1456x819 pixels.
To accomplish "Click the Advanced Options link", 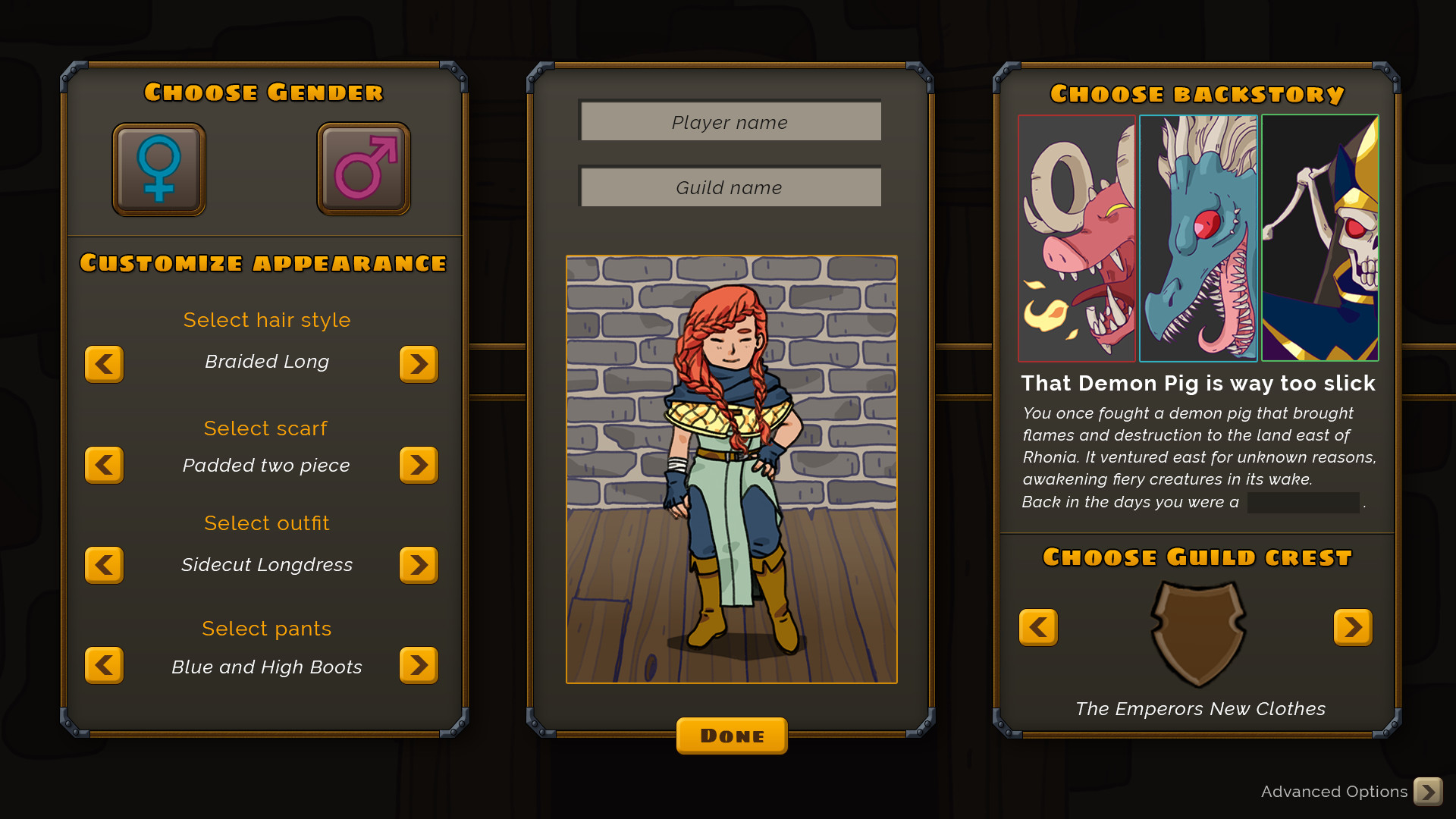I will tap(1335, 792).
